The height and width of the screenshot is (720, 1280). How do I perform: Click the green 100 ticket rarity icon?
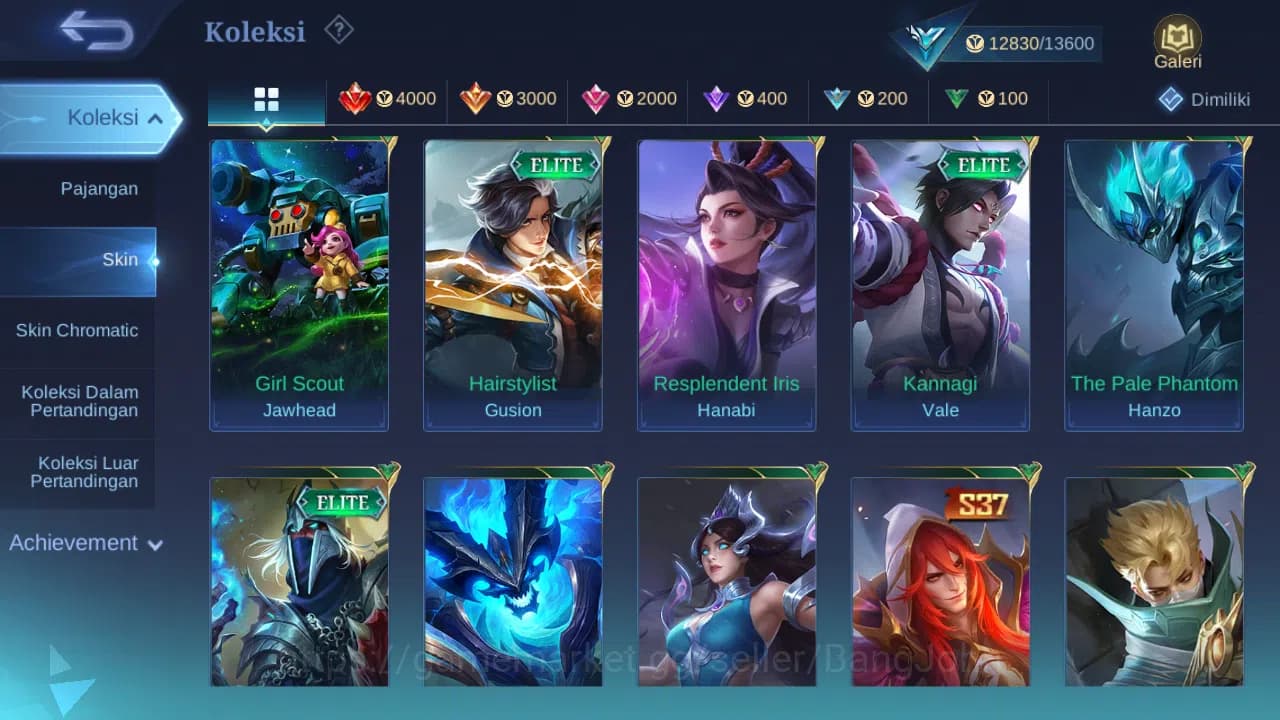click(988, 99)
